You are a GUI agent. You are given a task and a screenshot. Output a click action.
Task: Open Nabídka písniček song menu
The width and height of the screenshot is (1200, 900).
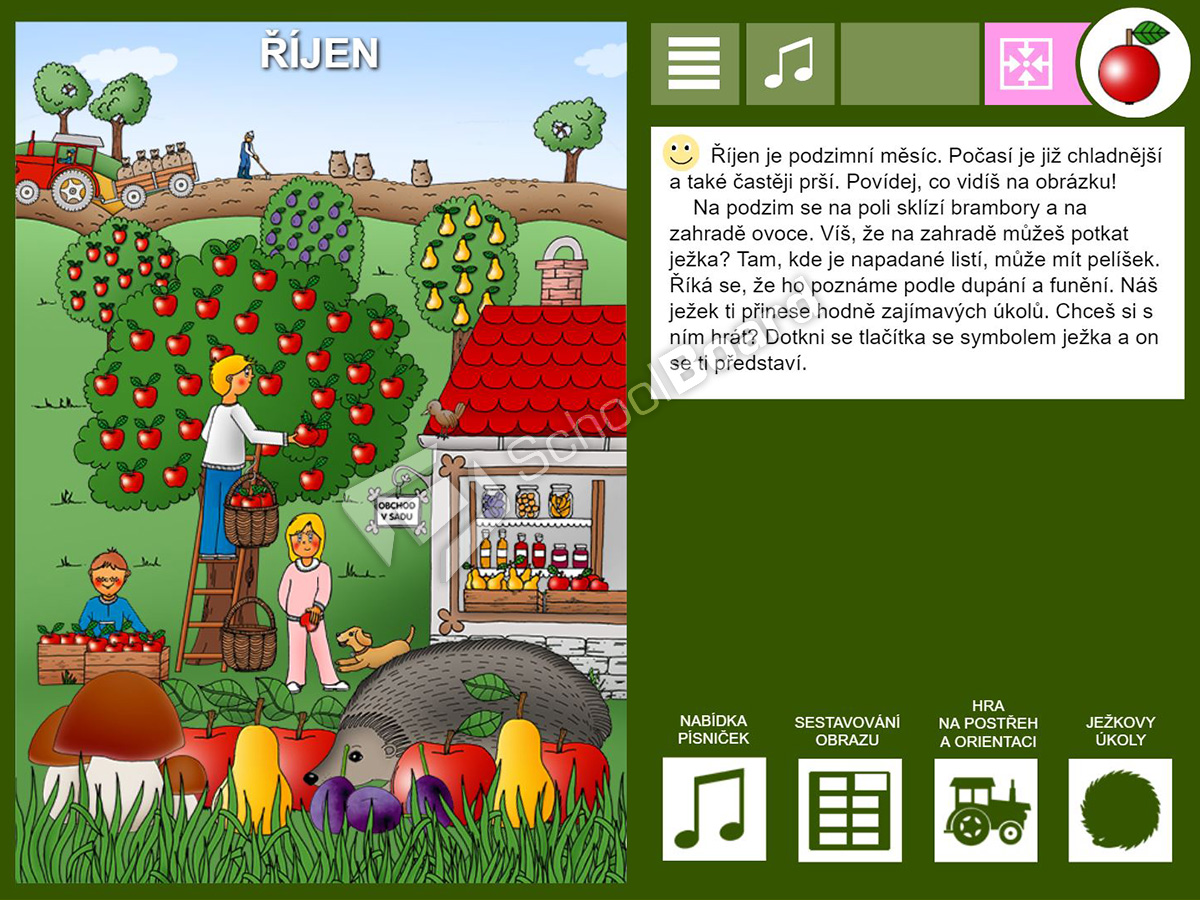714,809
